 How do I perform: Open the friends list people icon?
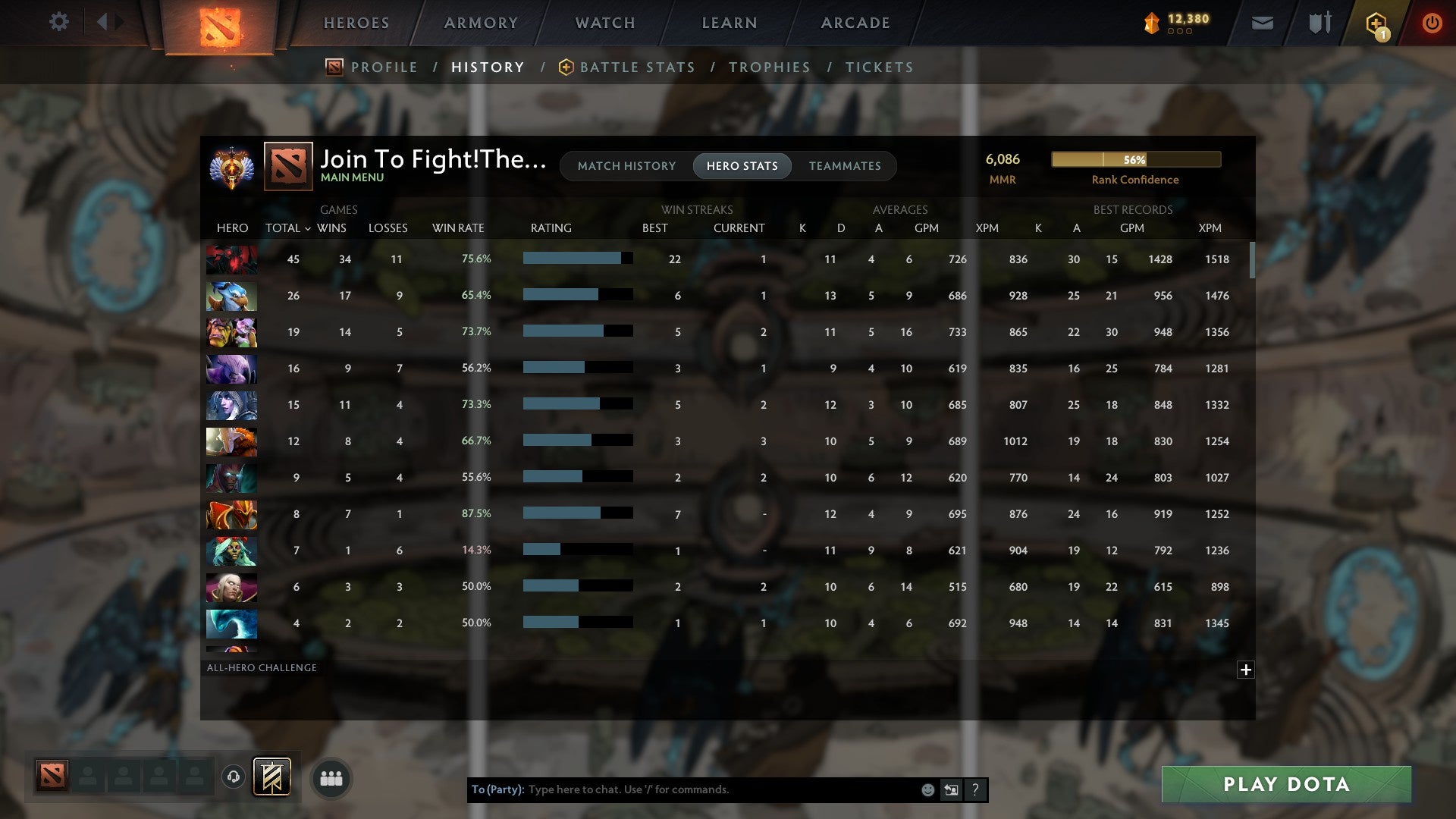tap(331, 777)
